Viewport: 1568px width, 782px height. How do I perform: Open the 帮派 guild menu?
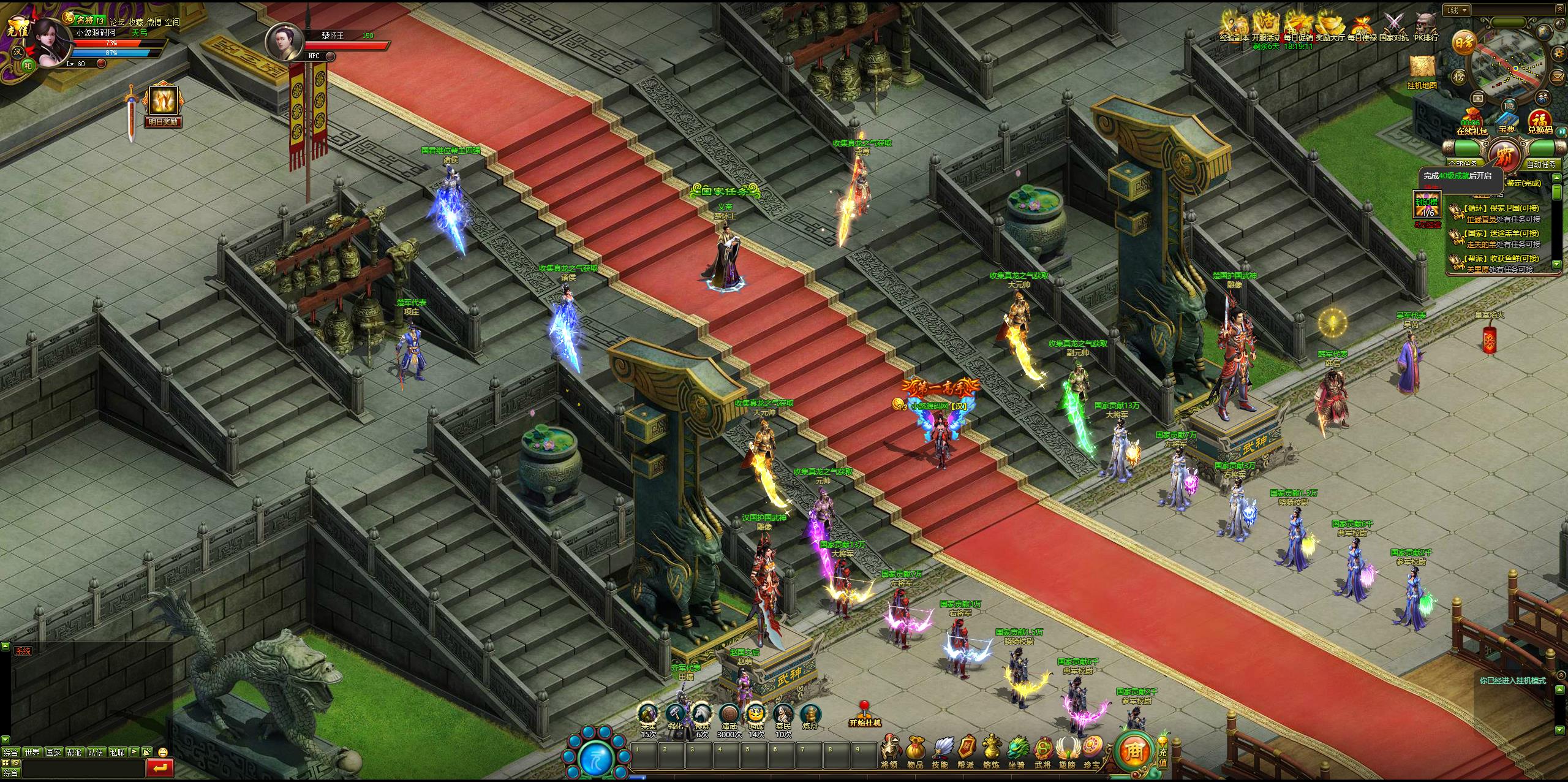point(966,751)
